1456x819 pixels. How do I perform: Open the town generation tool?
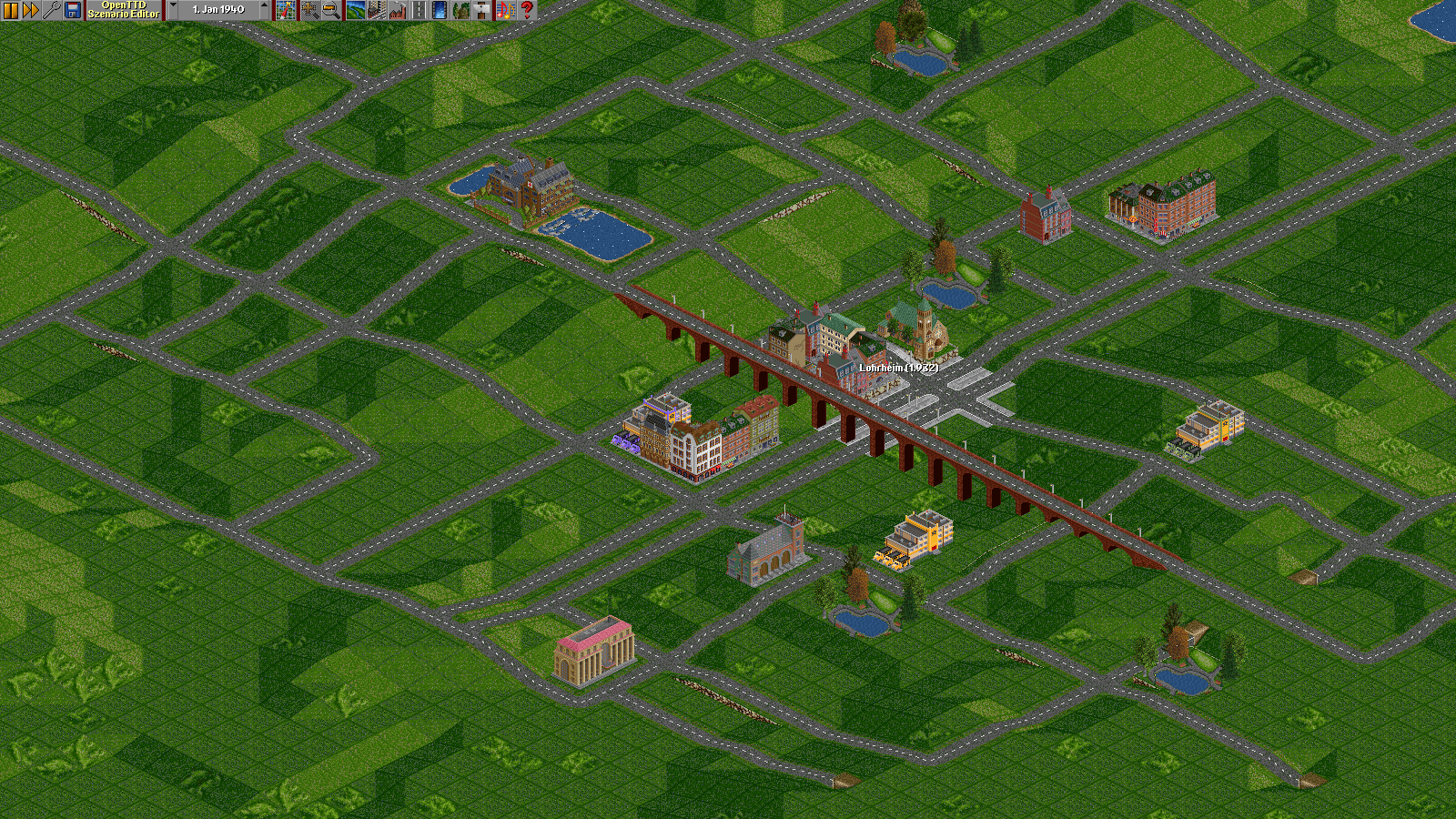[x=377, y=10]
